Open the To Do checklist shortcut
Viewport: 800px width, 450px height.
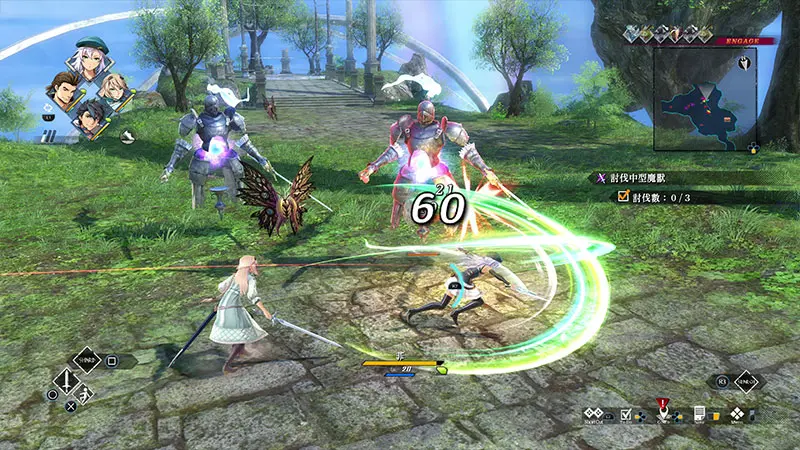(627, 415)
